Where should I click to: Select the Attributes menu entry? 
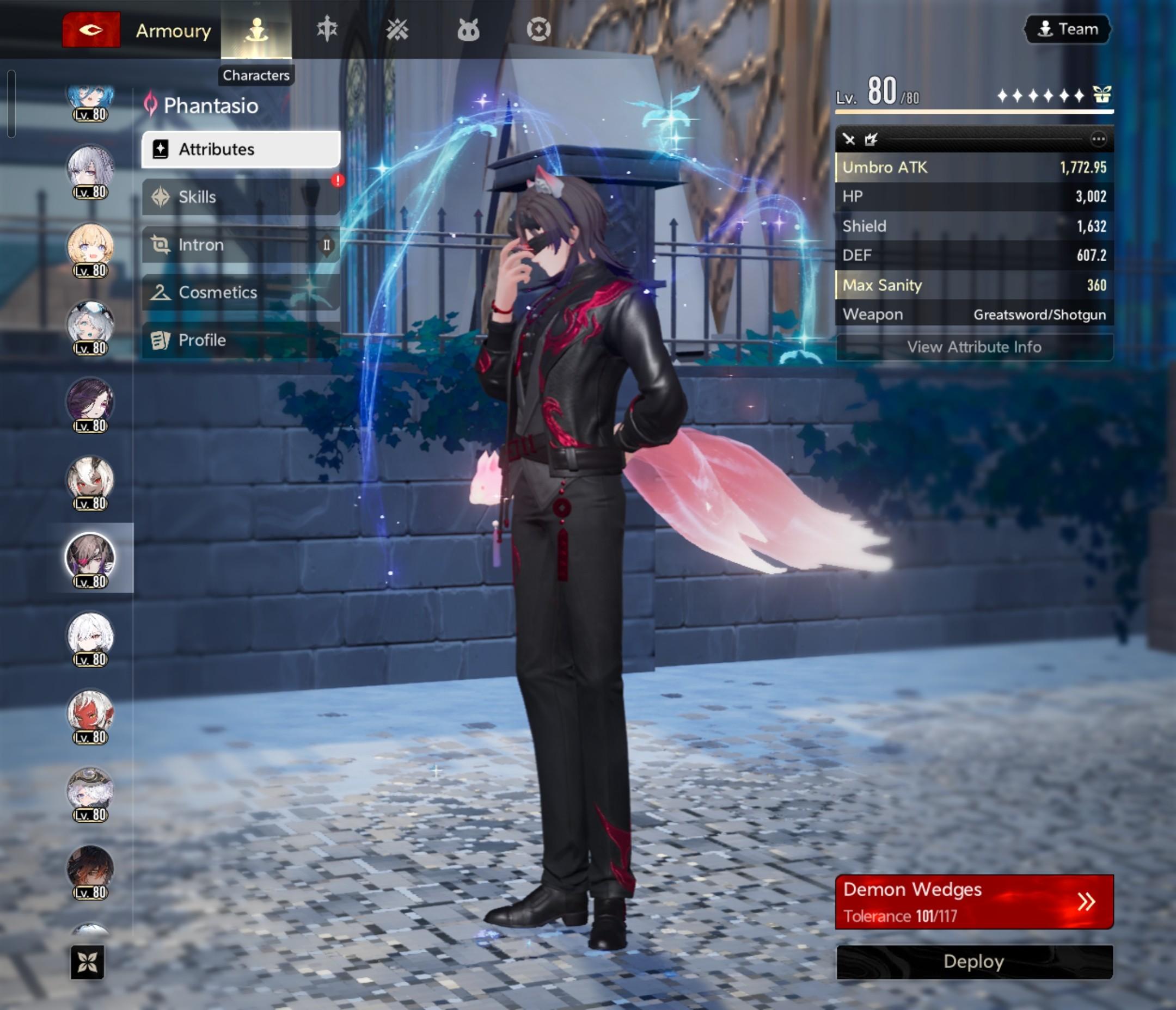241,149
